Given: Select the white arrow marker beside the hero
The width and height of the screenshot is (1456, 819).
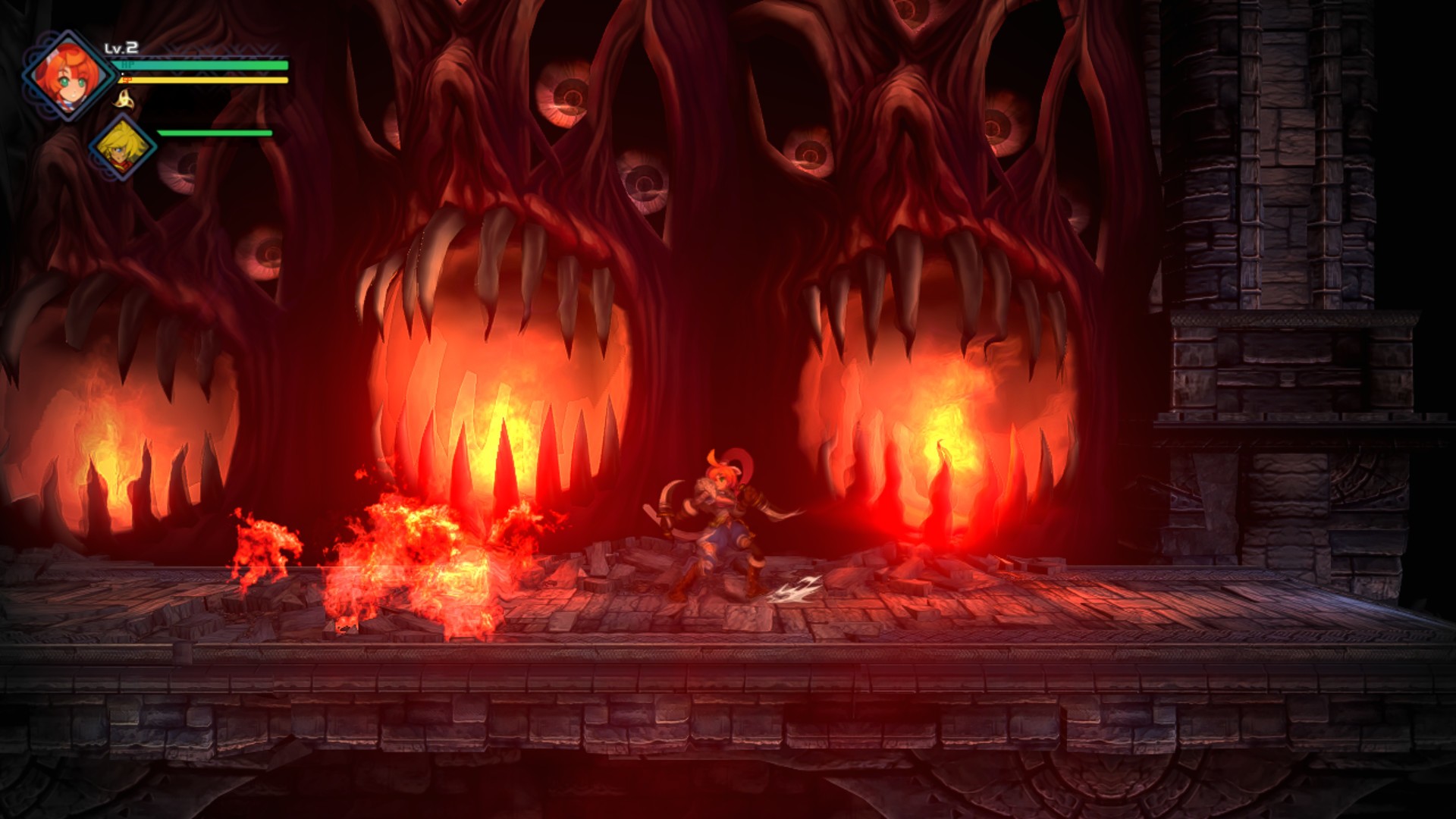Looking at the screenshot, I should pyautogui.click(x=799, y=588).
